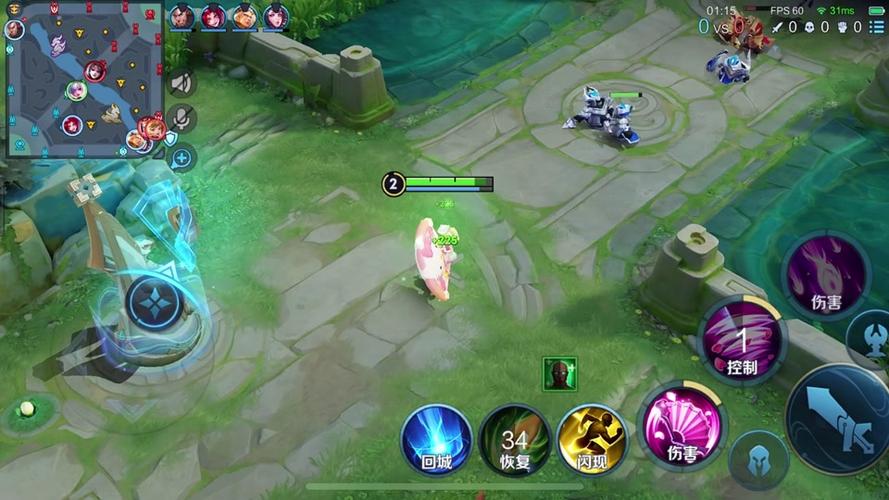Open the list menu beside the scoreboard
The image size is (889, 500).
[x=877, y=27]
